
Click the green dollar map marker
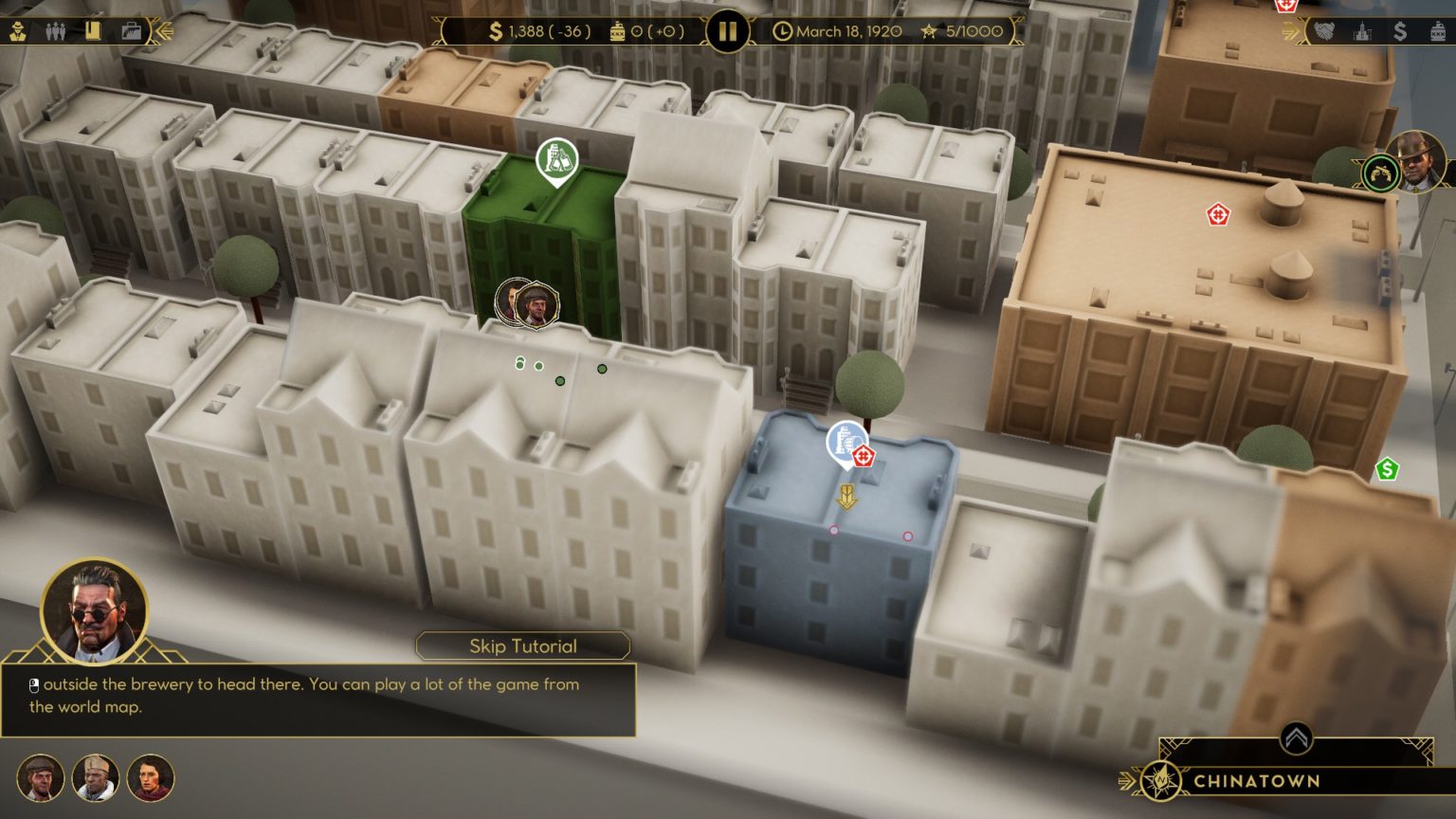tap(1387, 468)
